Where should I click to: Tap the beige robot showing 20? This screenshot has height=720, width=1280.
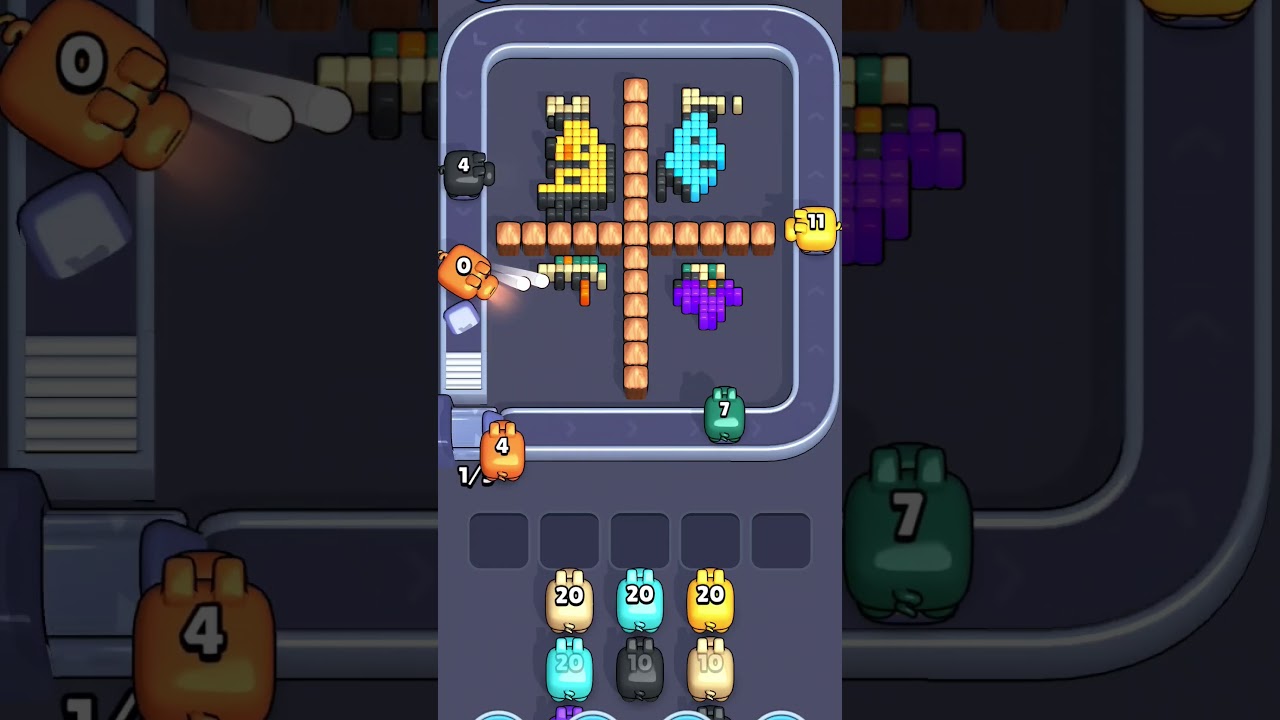[570, 598]
